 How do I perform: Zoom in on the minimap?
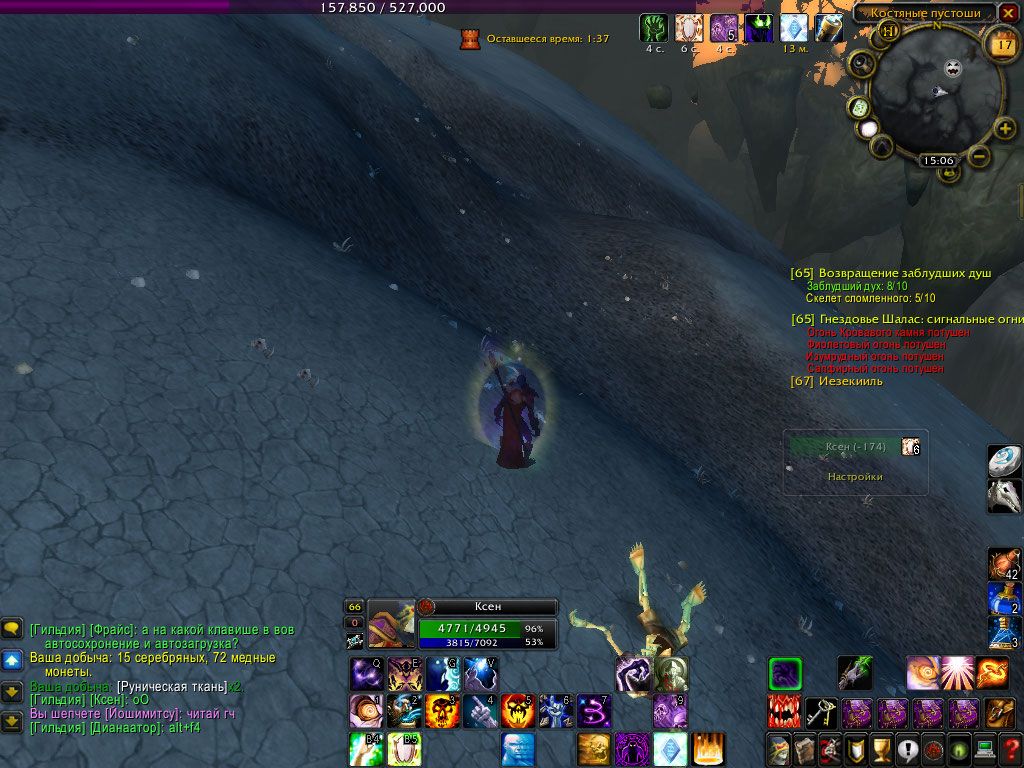click(1005, 129)
